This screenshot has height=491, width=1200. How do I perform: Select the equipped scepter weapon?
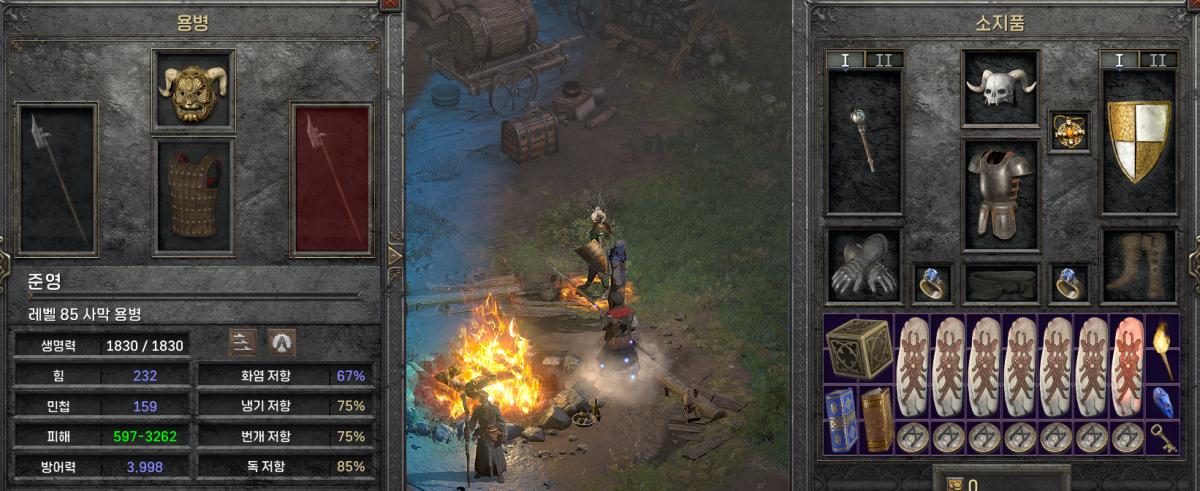[x=864, y=142]
